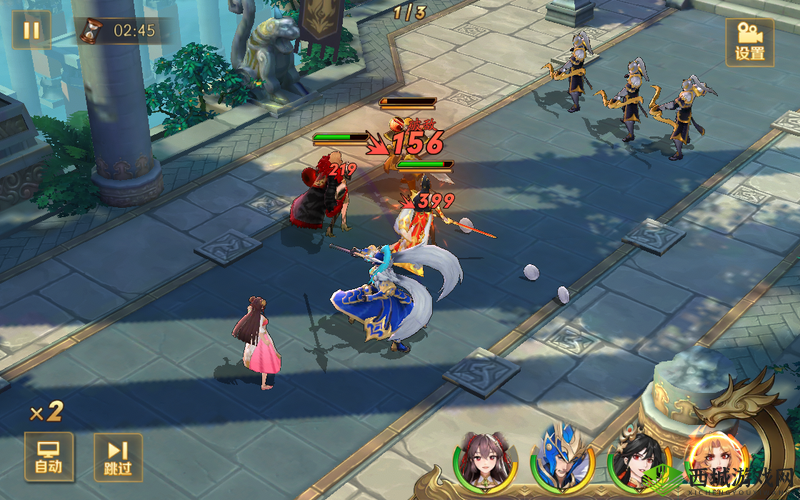Skip the battle with 跳过

118,456
